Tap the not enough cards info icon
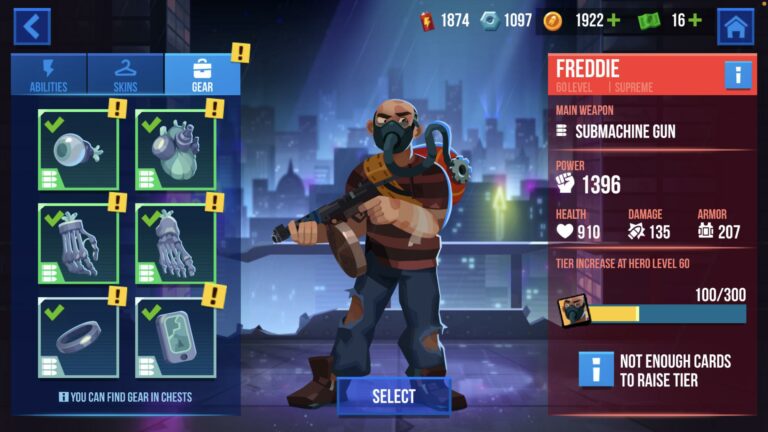 pyautogui.click(x=596, y=369)
